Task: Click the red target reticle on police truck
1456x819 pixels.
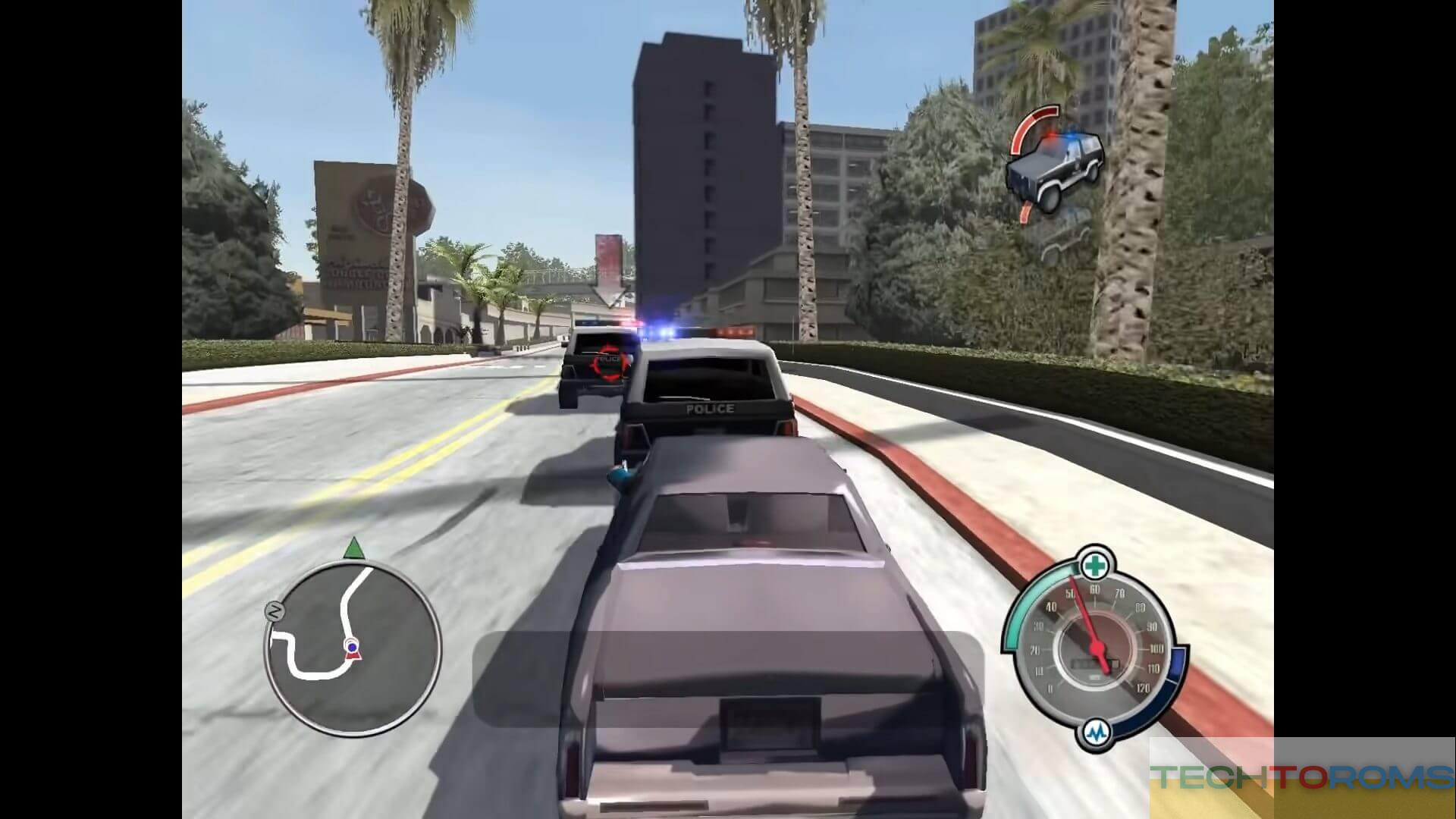Action: pyautogui.click(x=609, y=362)
